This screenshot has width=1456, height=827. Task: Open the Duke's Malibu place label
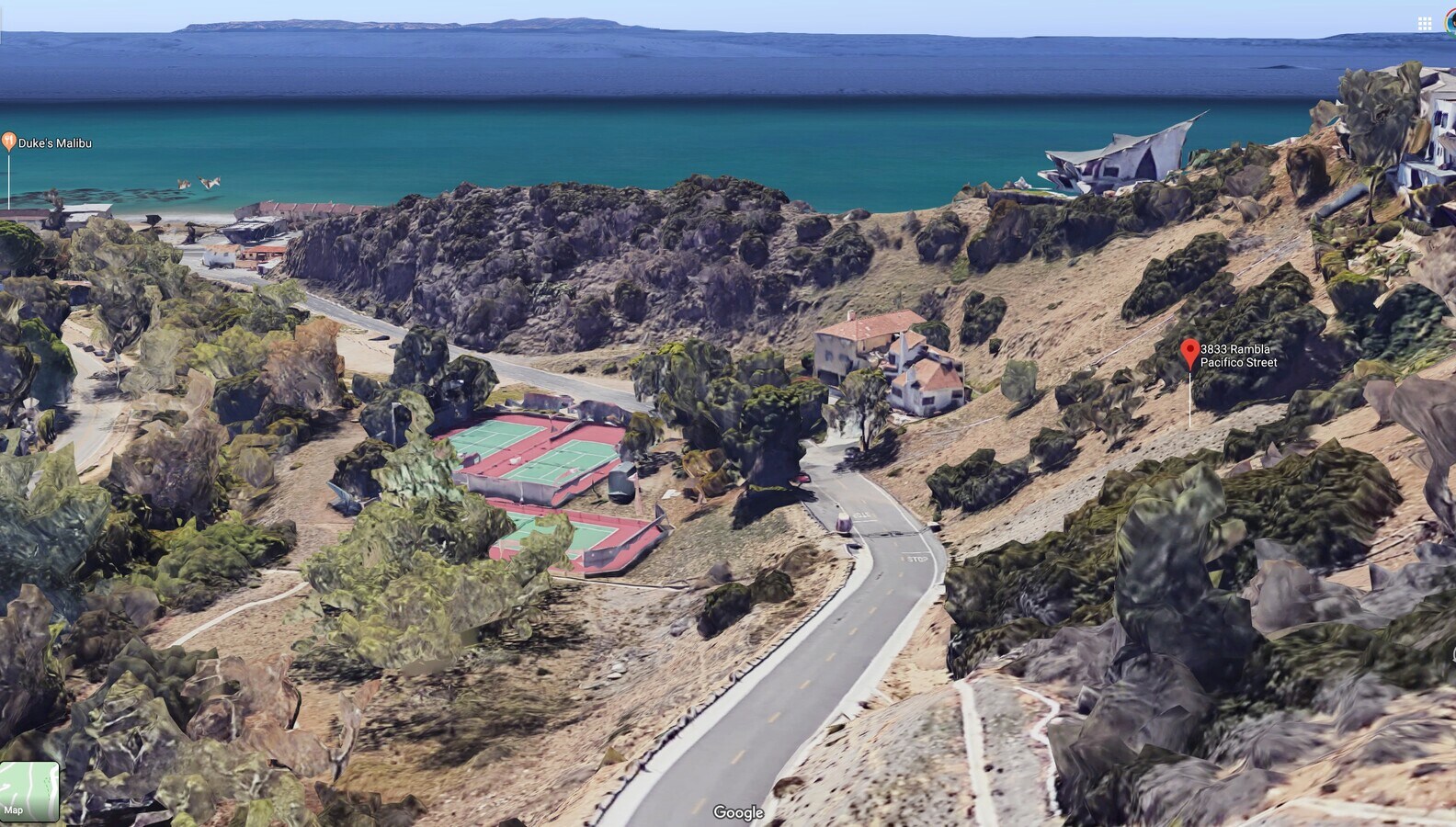click(57, 142)
